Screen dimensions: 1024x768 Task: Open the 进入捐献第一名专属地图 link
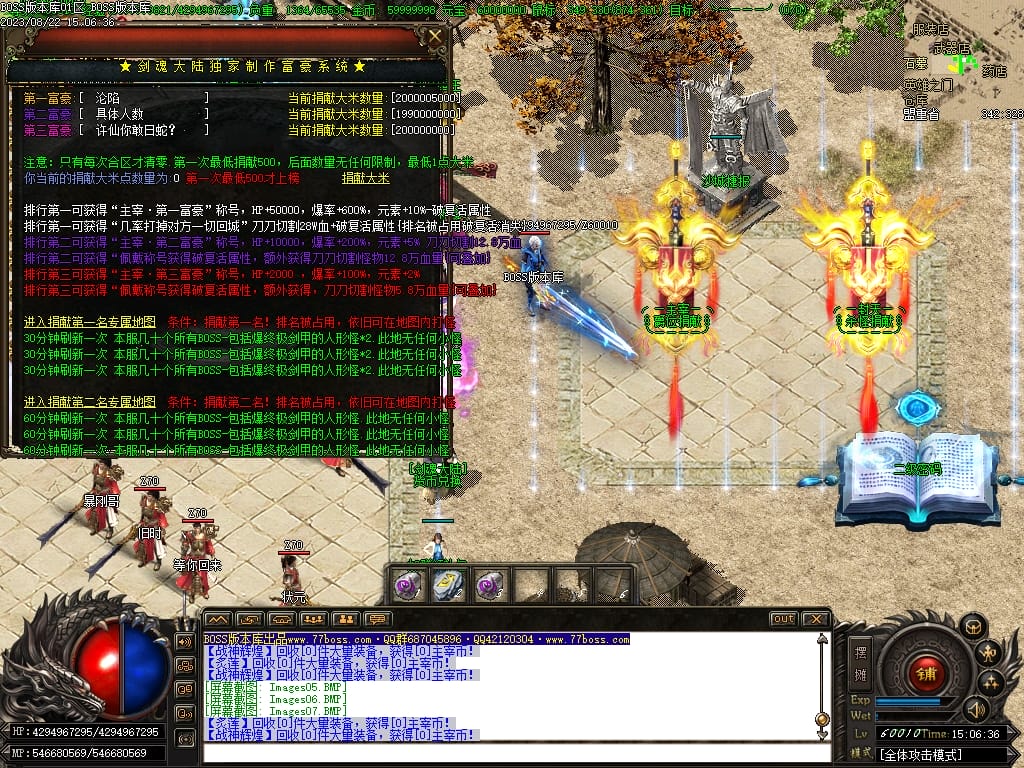click(90, 323)
